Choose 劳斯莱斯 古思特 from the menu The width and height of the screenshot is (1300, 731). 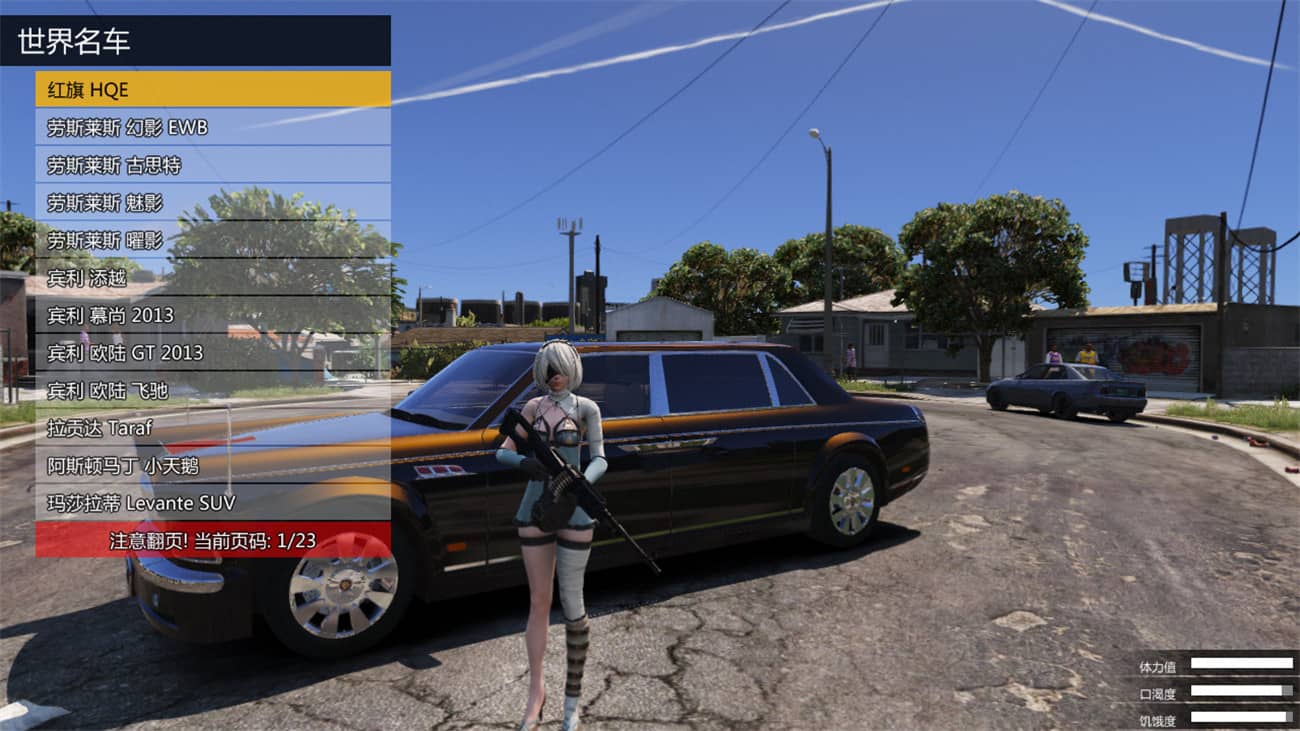point(200,164)
